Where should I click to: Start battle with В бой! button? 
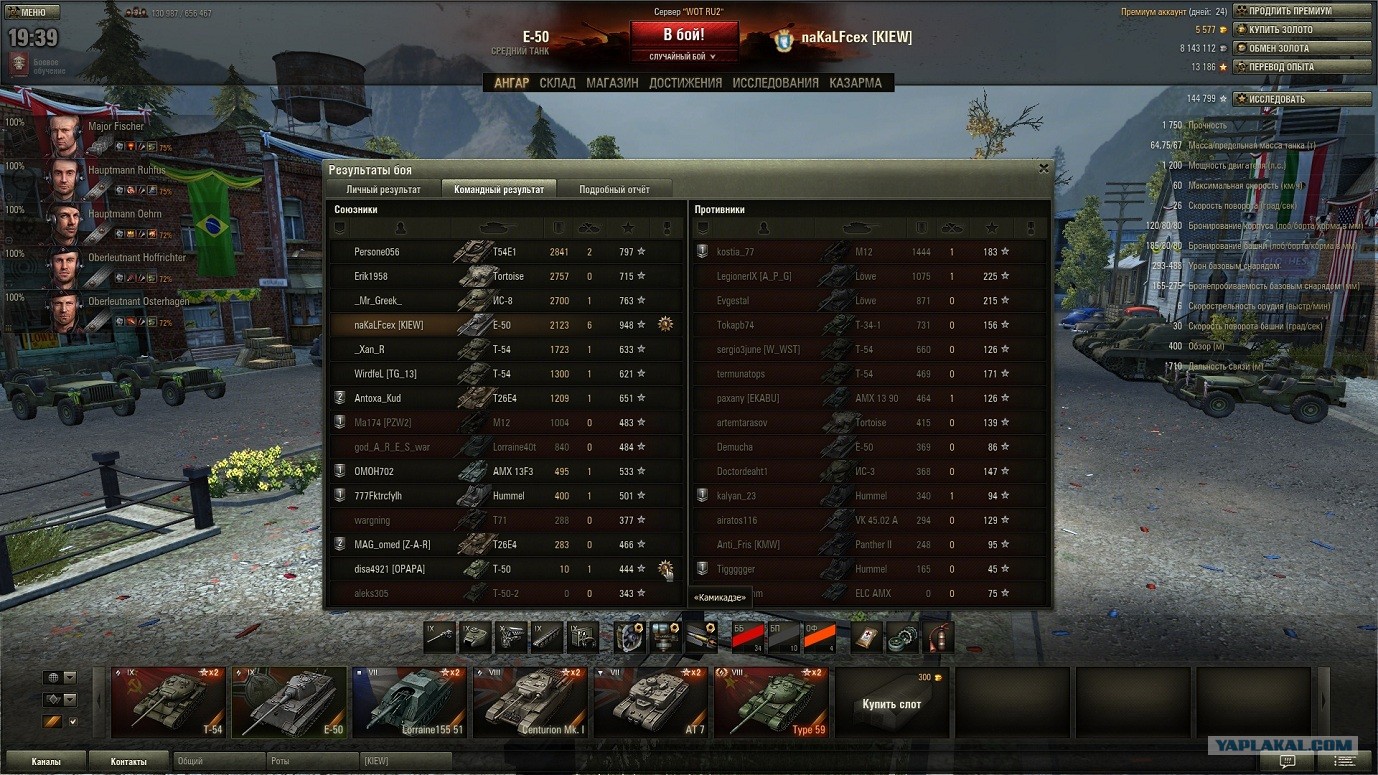point(684,35)
